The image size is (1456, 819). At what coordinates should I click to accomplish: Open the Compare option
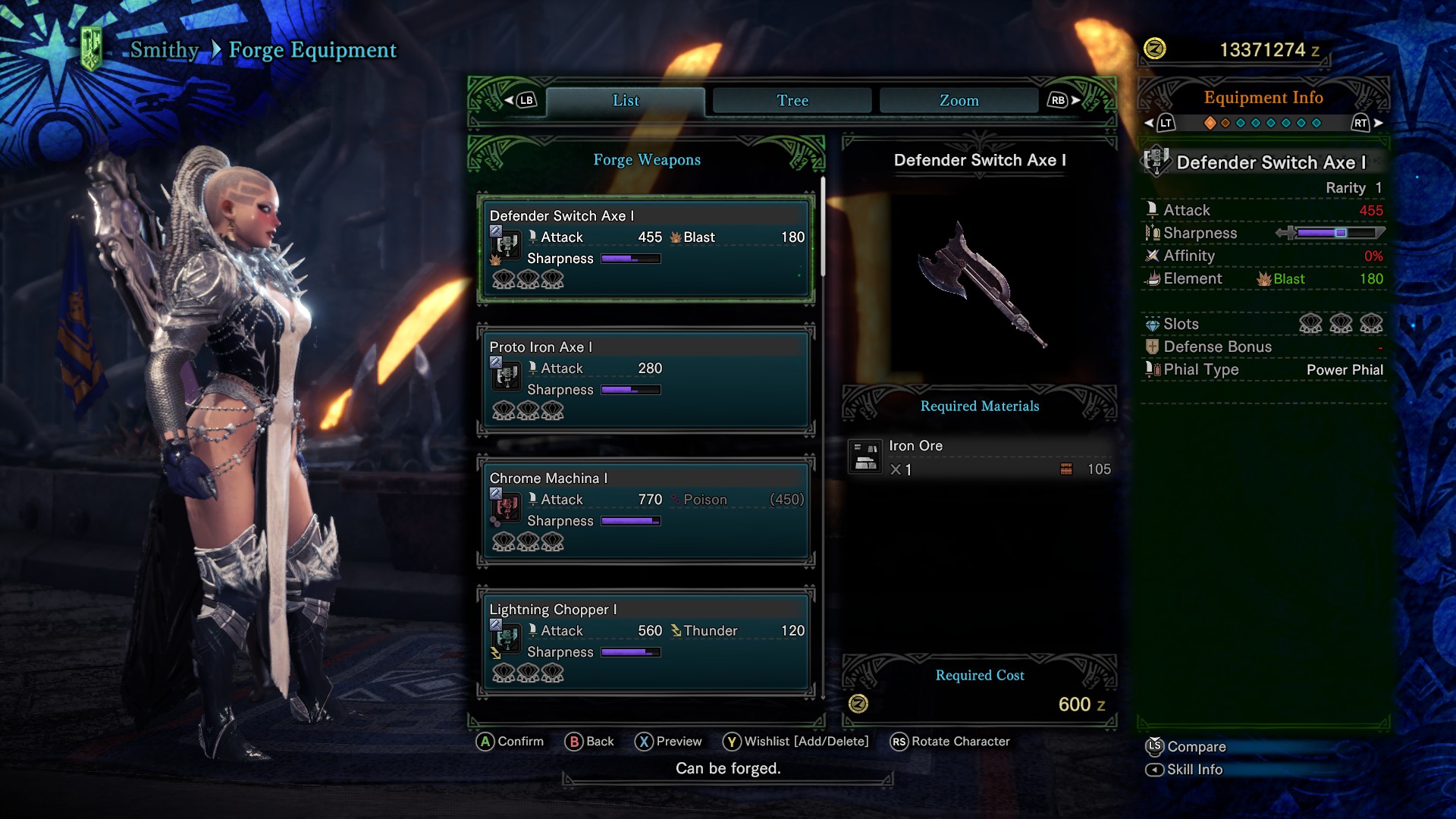pos(1187,747)
